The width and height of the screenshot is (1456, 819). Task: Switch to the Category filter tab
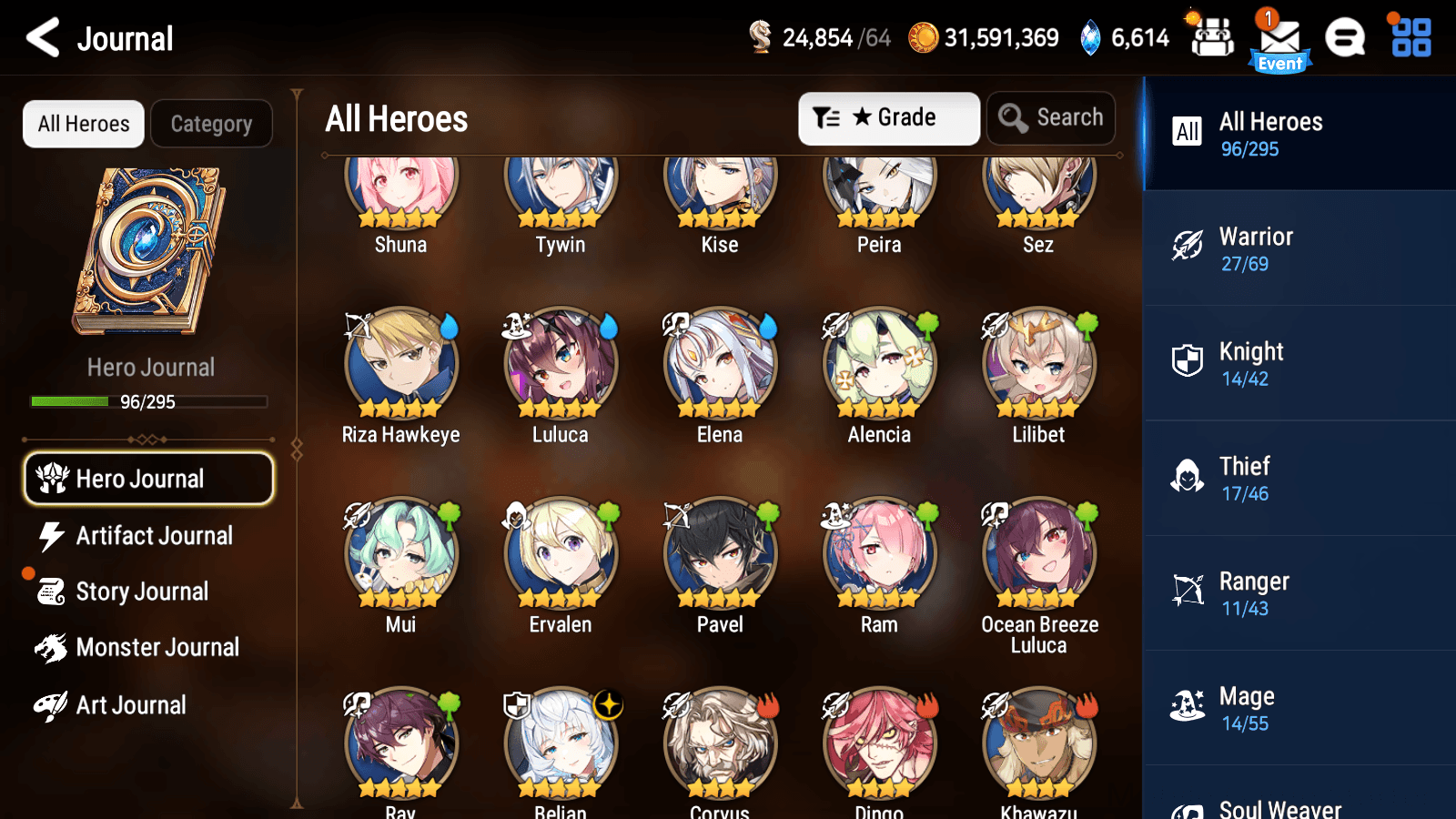pyautogui.click(x=212, y=124)
